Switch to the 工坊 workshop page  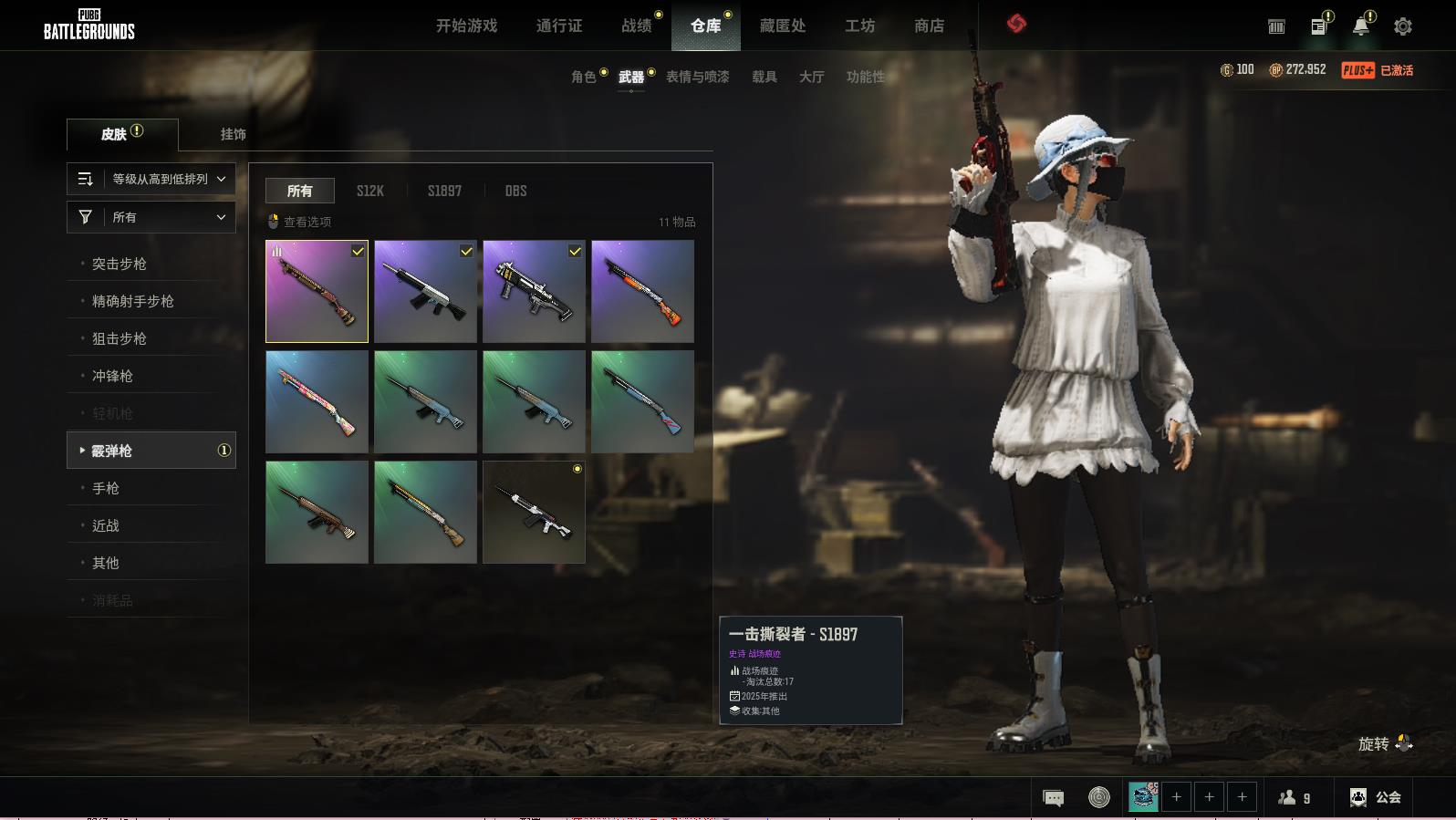[859, 26]
